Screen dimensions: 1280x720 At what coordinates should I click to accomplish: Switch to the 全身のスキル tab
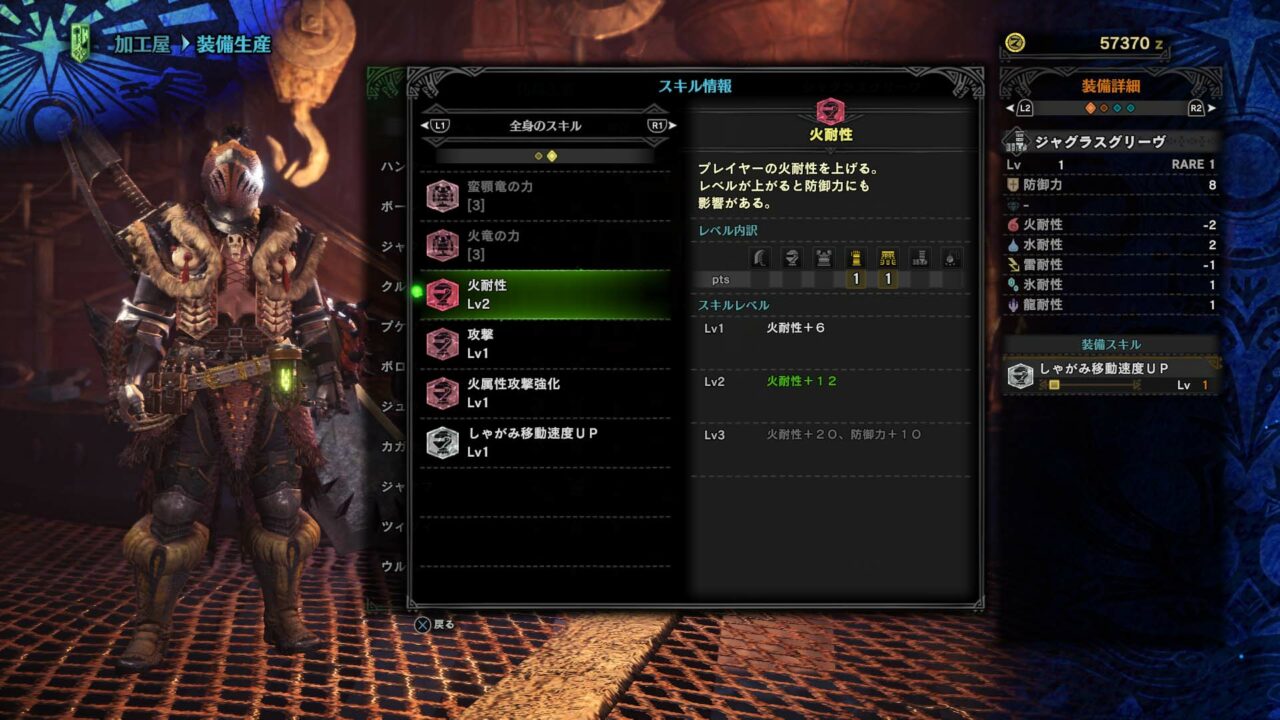click(546, 126)
